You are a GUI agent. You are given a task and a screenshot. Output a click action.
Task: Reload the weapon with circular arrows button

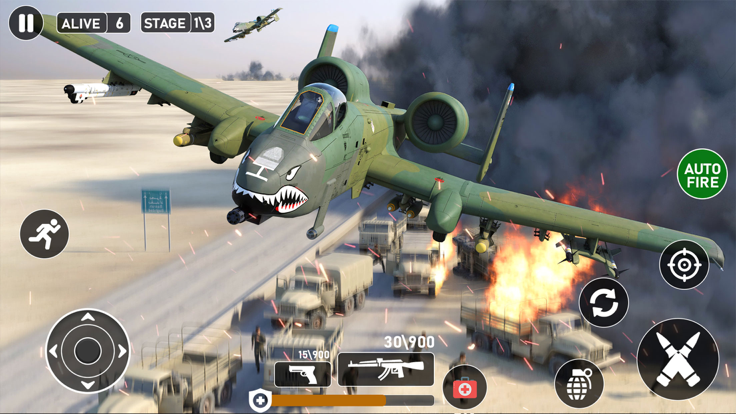[604, 303]
